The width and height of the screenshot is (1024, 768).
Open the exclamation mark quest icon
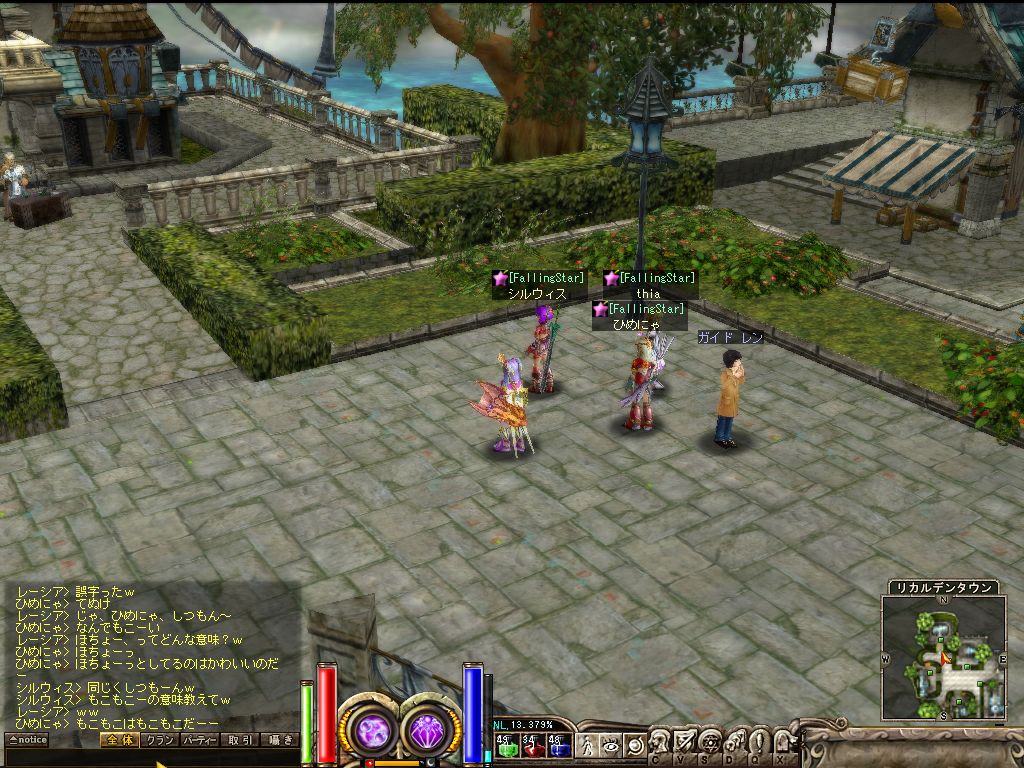[758, 742]
